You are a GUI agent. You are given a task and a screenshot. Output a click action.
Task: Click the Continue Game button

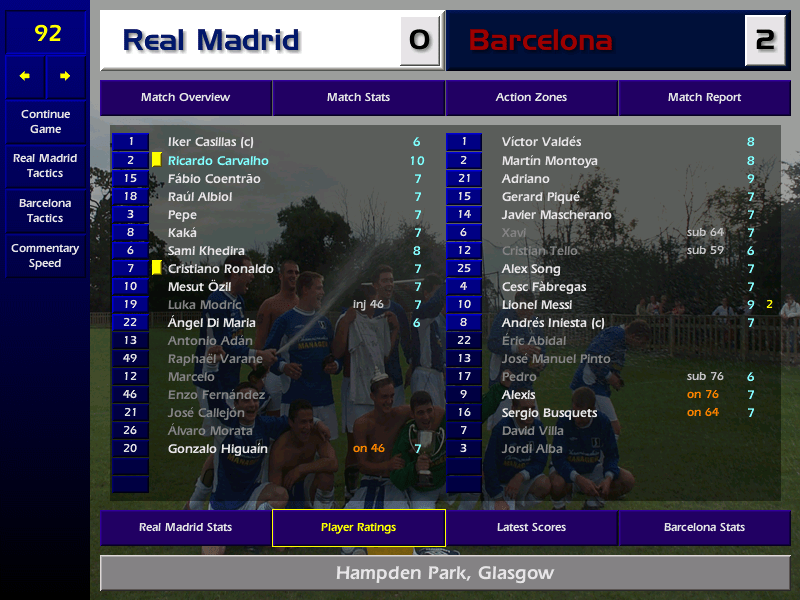(45, 121)
